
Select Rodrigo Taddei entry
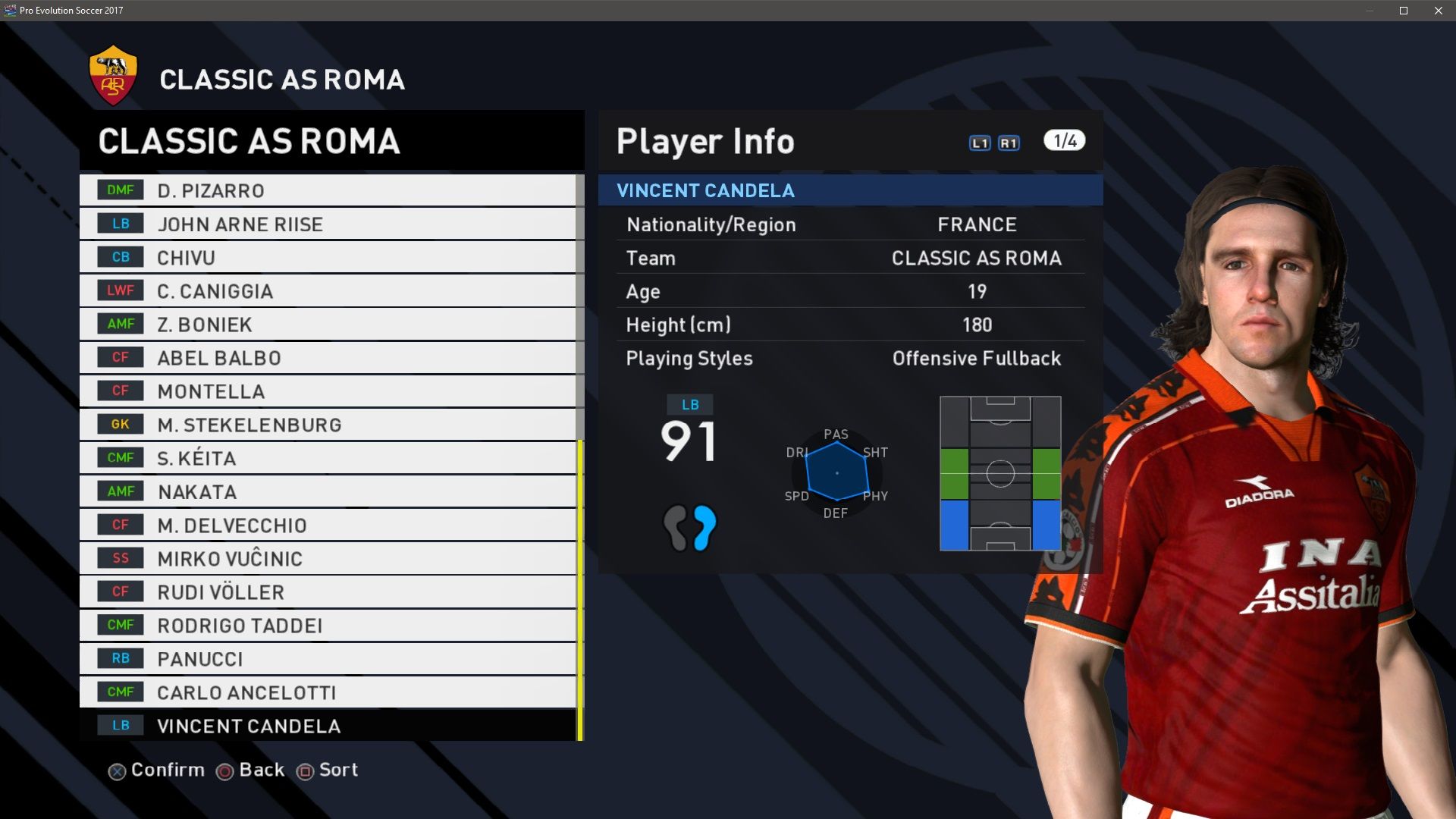point(328,625)
